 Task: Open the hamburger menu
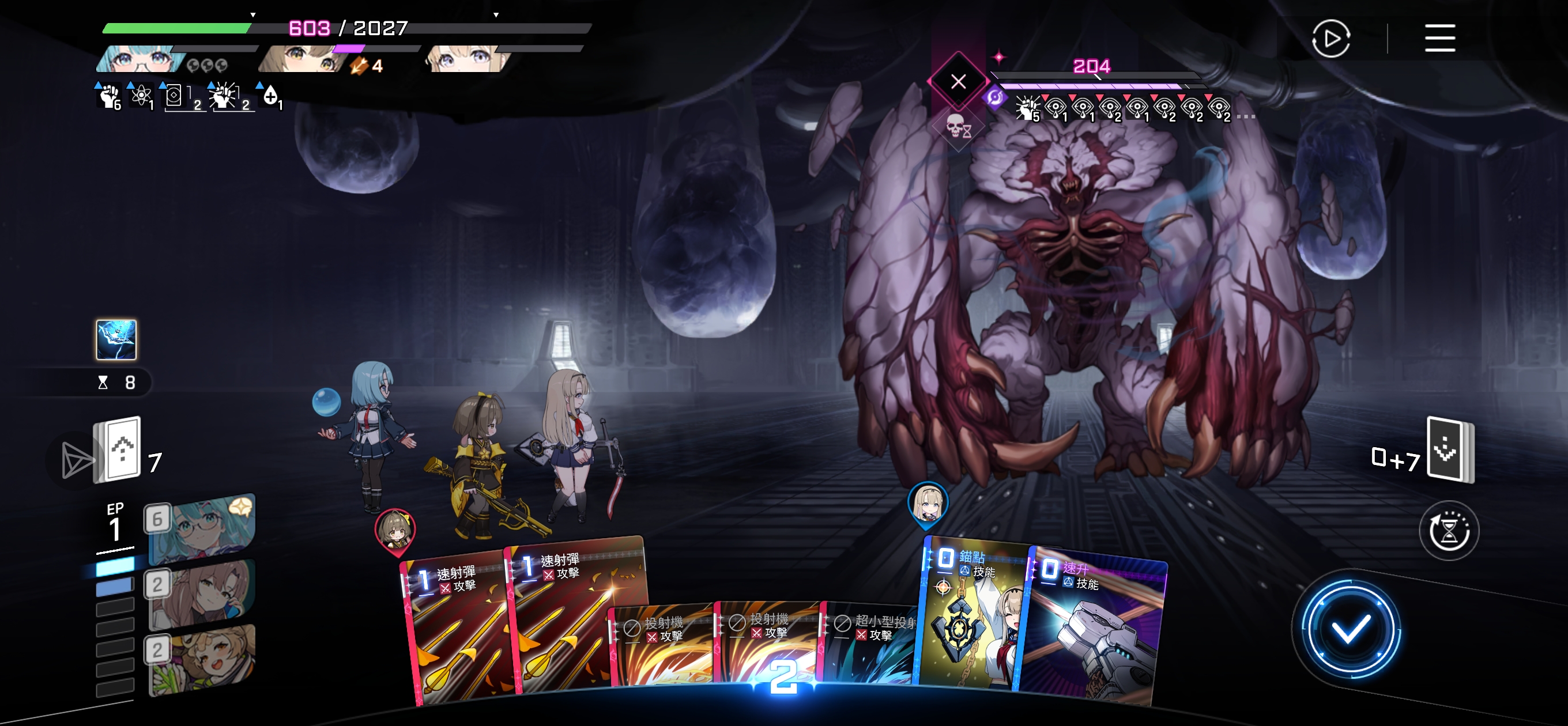1439,39
